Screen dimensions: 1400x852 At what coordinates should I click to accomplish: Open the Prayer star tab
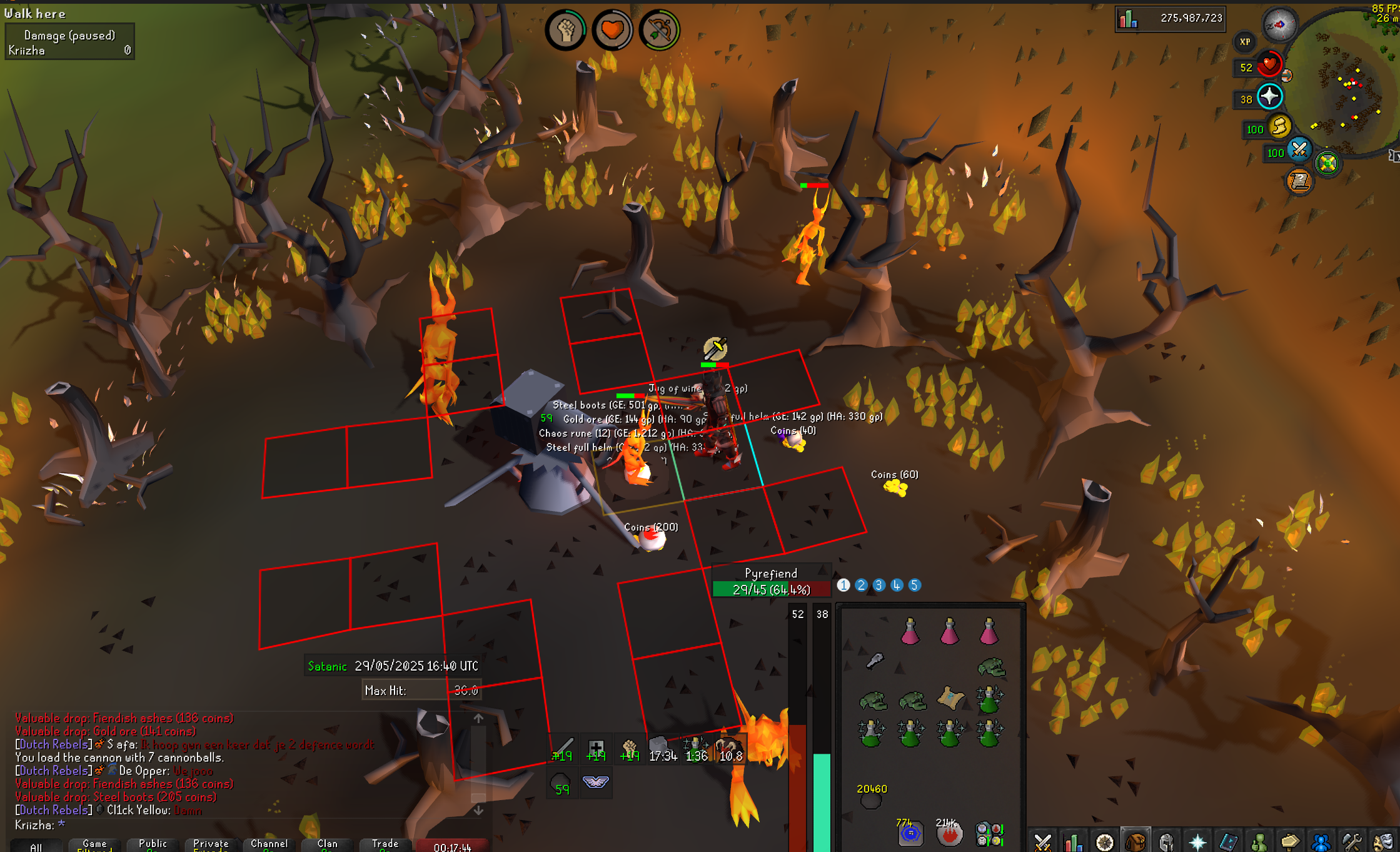(1197, 841)
